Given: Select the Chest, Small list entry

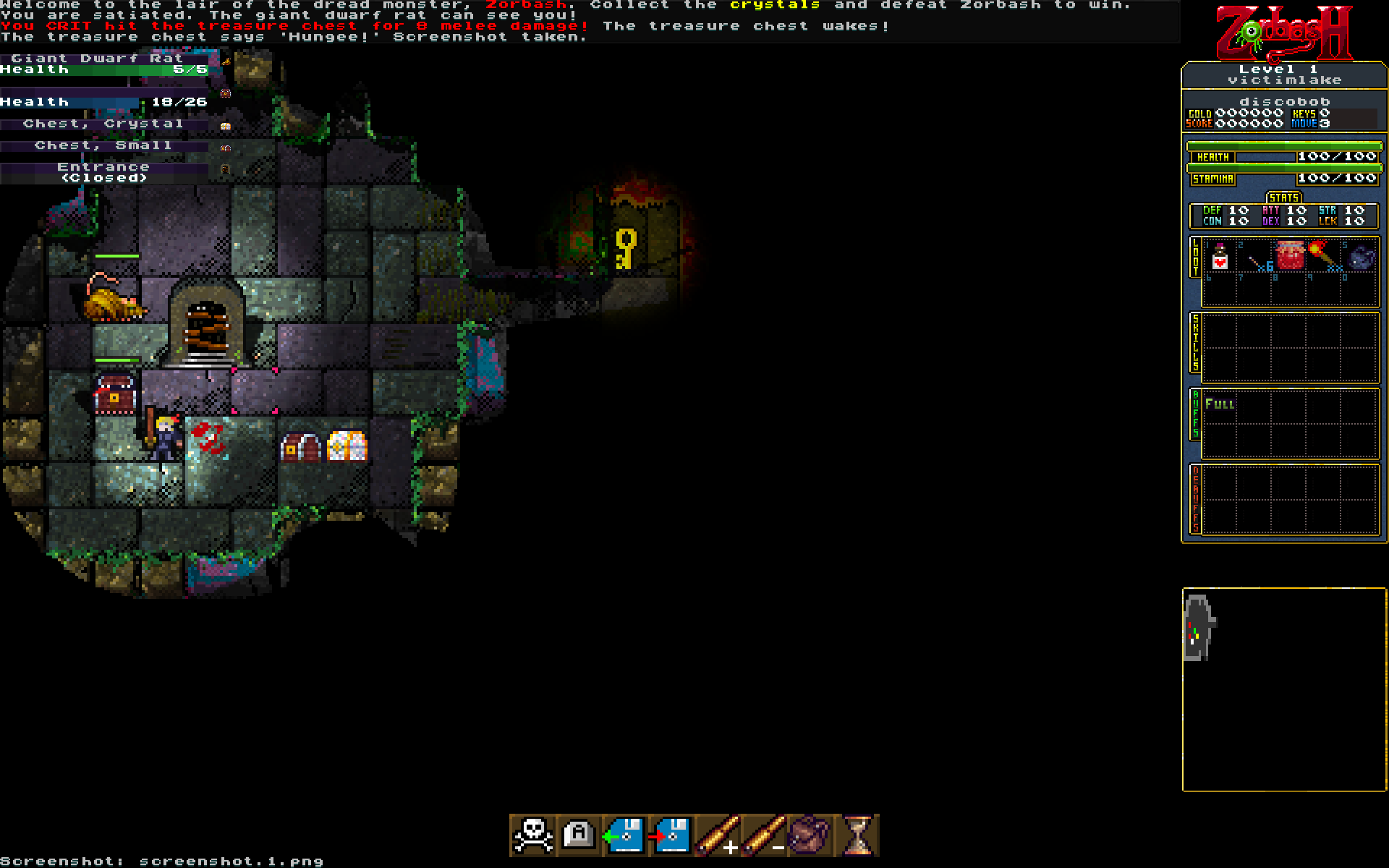Looking at the screenshot, I should click(105, 146).
